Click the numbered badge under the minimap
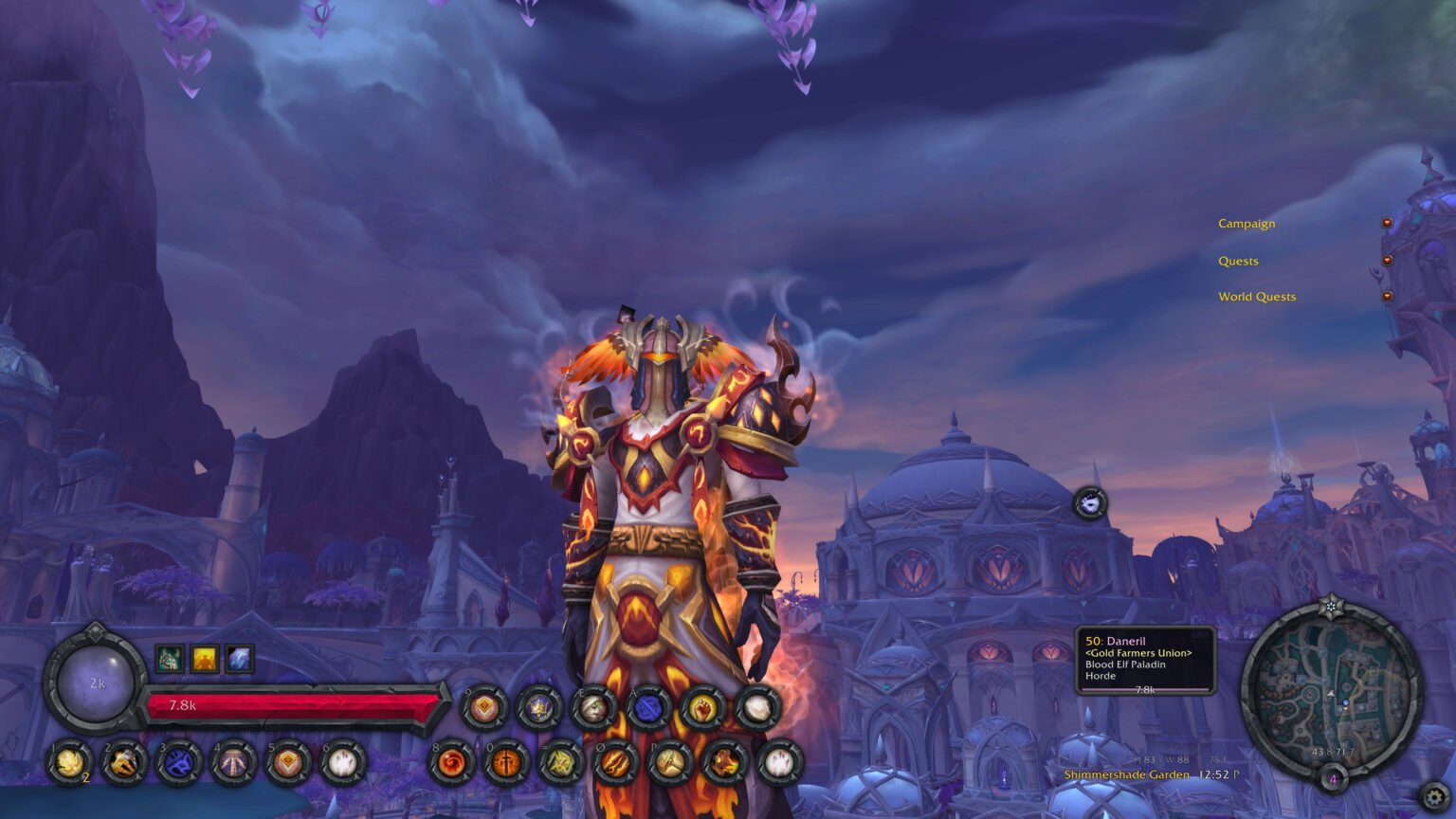1456x819 pixels. (1333, 779)
